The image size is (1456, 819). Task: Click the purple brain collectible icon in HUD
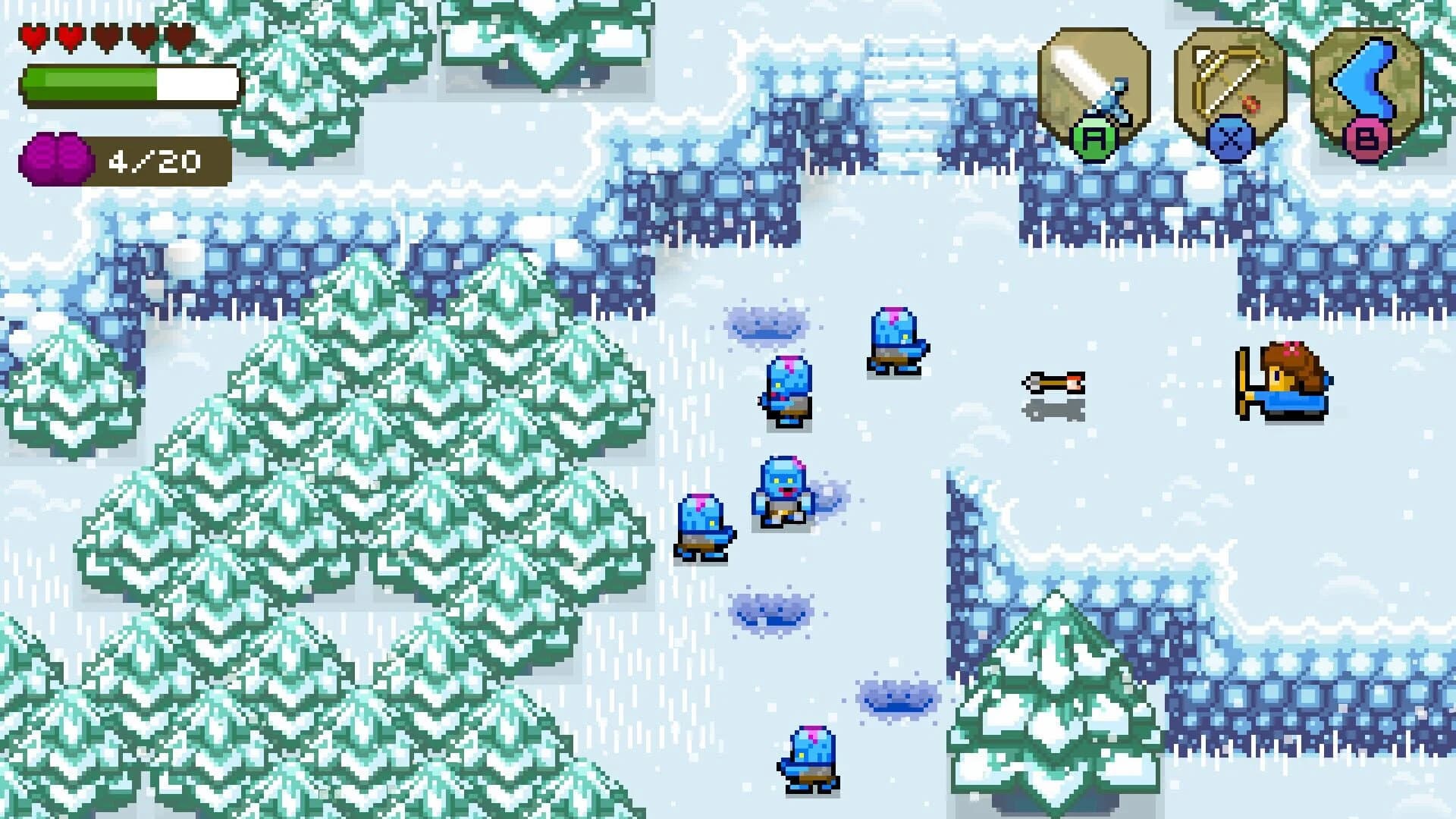(x=55, y=158)
